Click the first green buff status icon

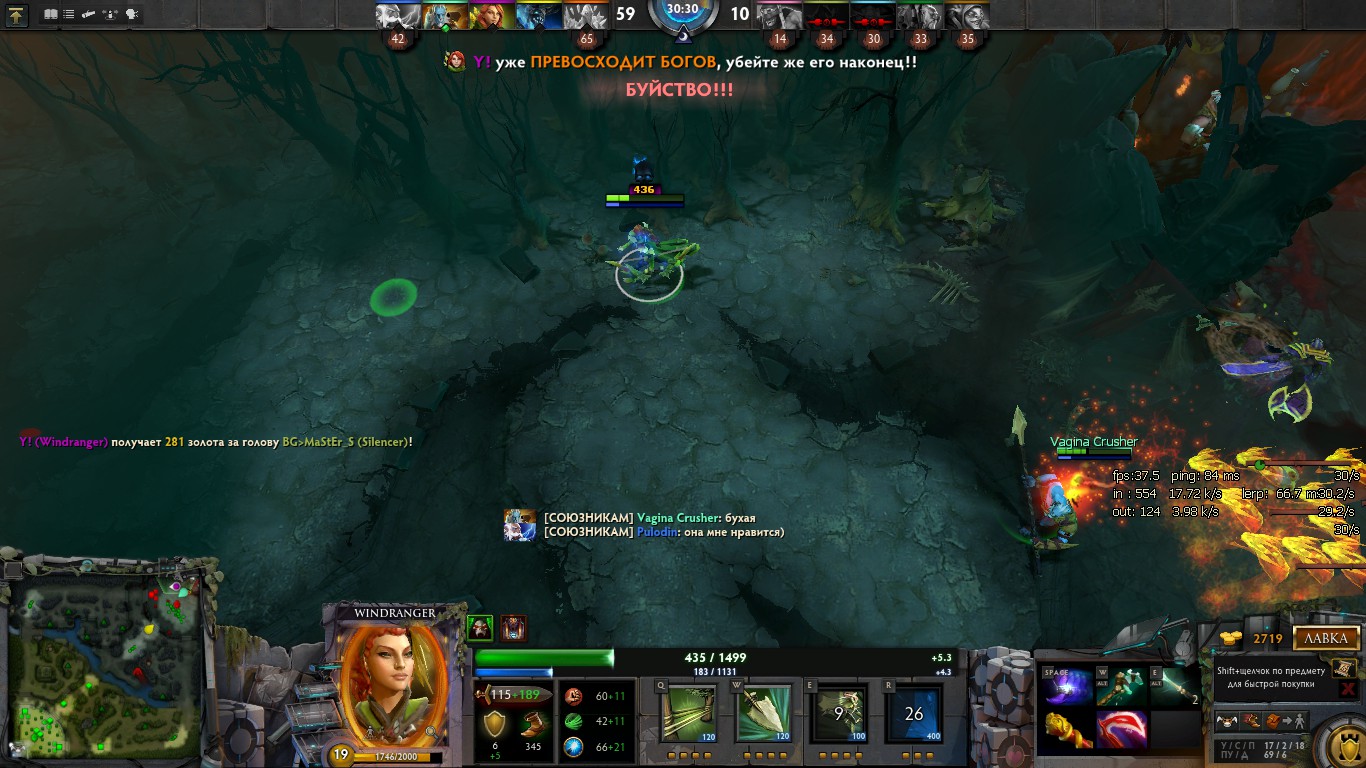(480, 628)
